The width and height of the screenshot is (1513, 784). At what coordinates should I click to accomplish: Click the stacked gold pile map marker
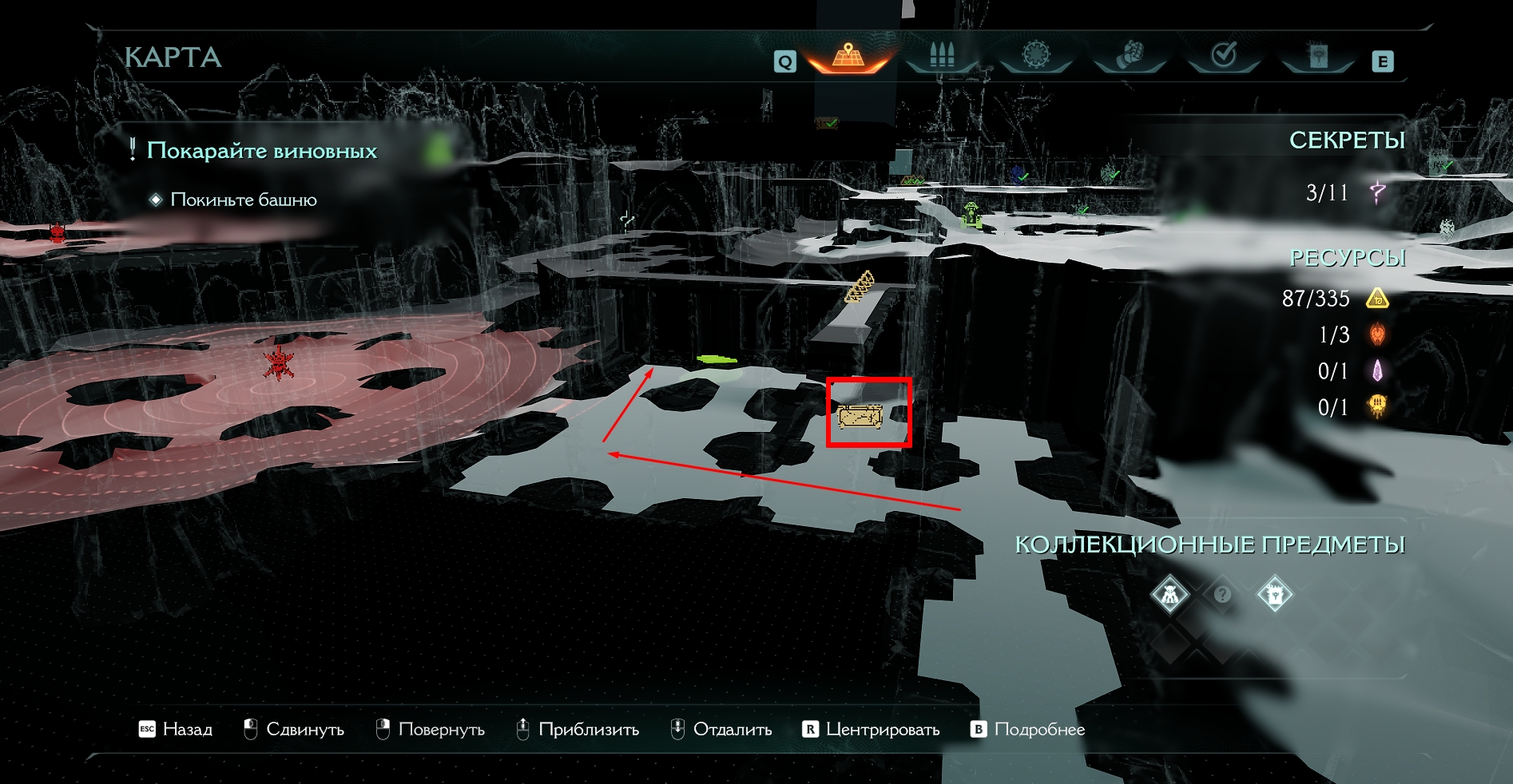pos(860,287)
